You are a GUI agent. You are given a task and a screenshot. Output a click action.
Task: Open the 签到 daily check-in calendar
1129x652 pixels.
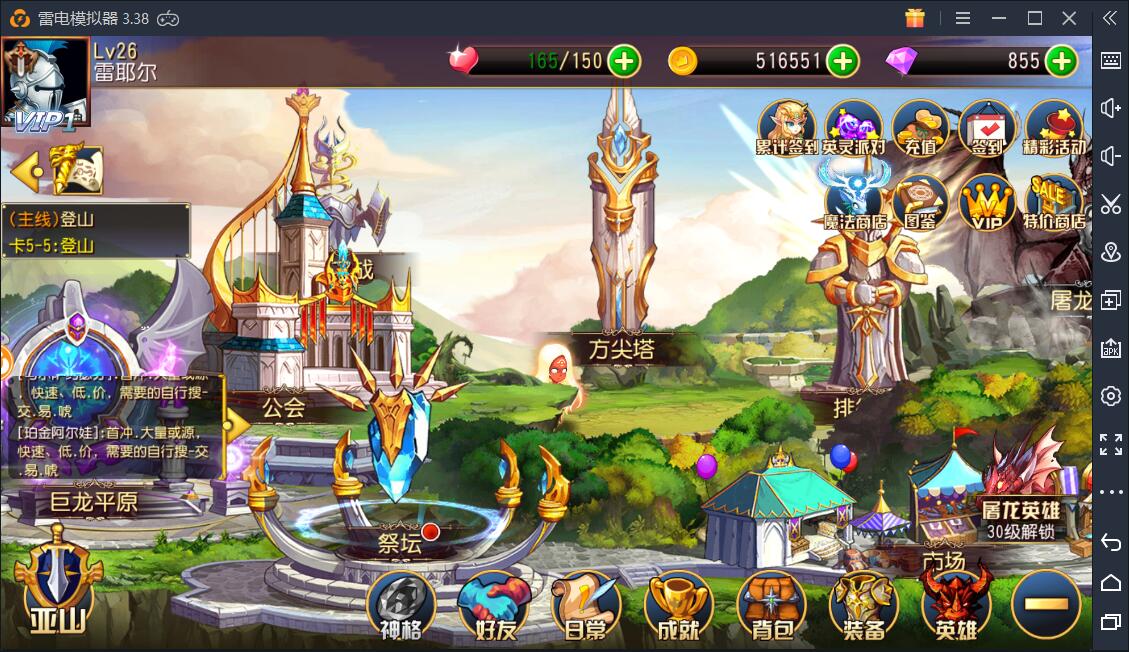click(987, 128)
